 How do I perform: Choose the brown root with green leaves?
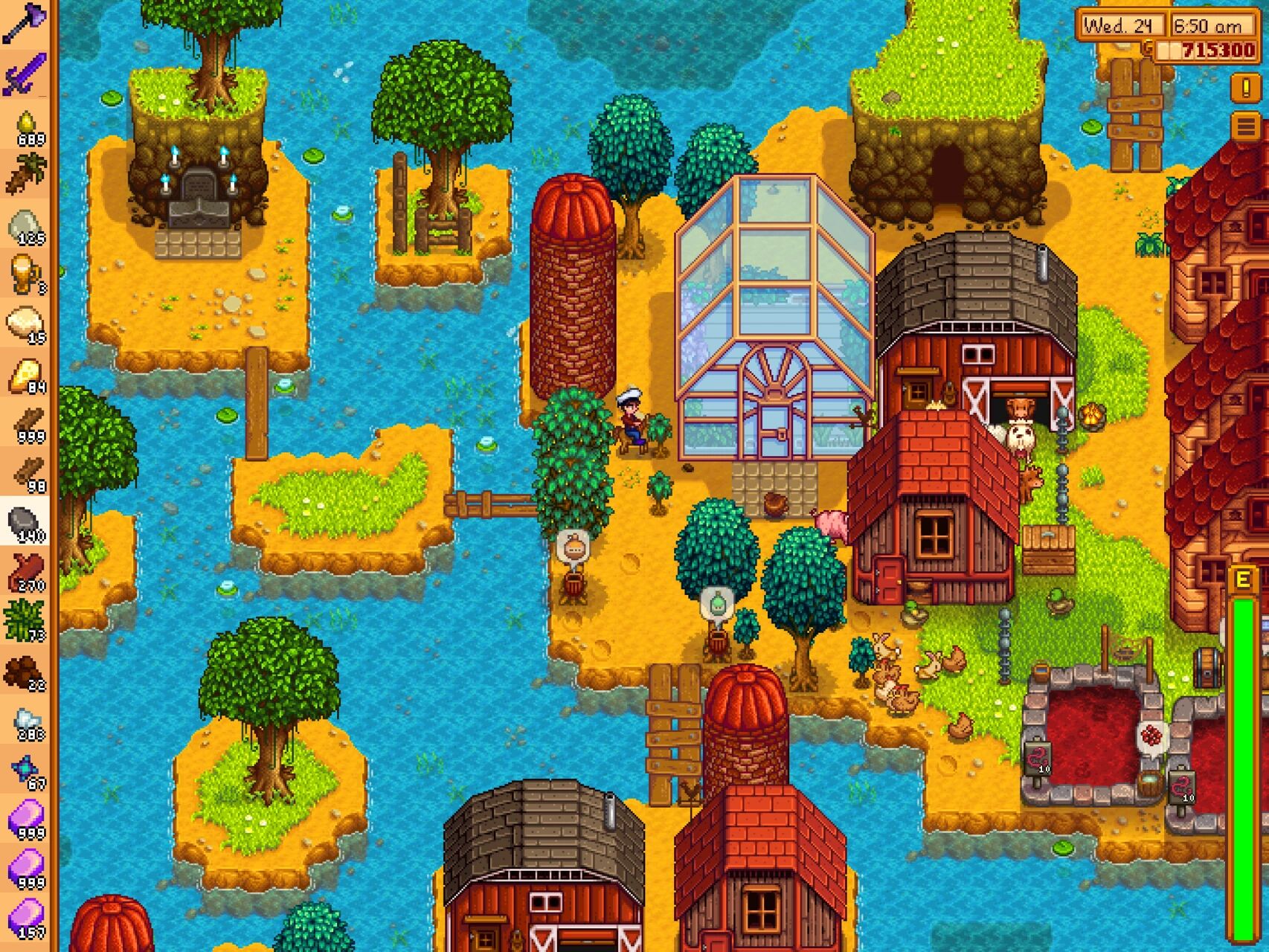pos(25,174)
